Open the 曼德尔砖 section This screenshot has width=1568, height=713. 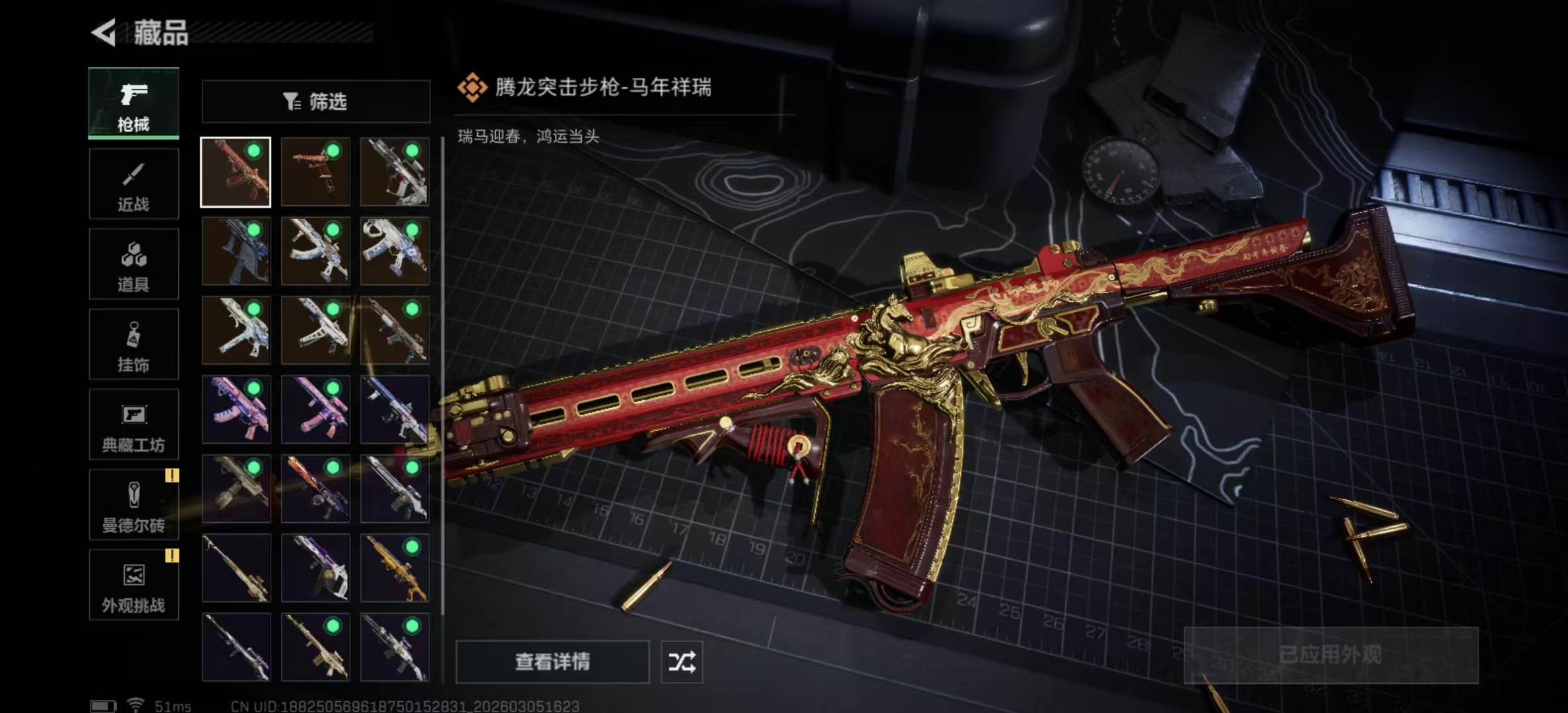pyautogui.click(x=133, y=505)
